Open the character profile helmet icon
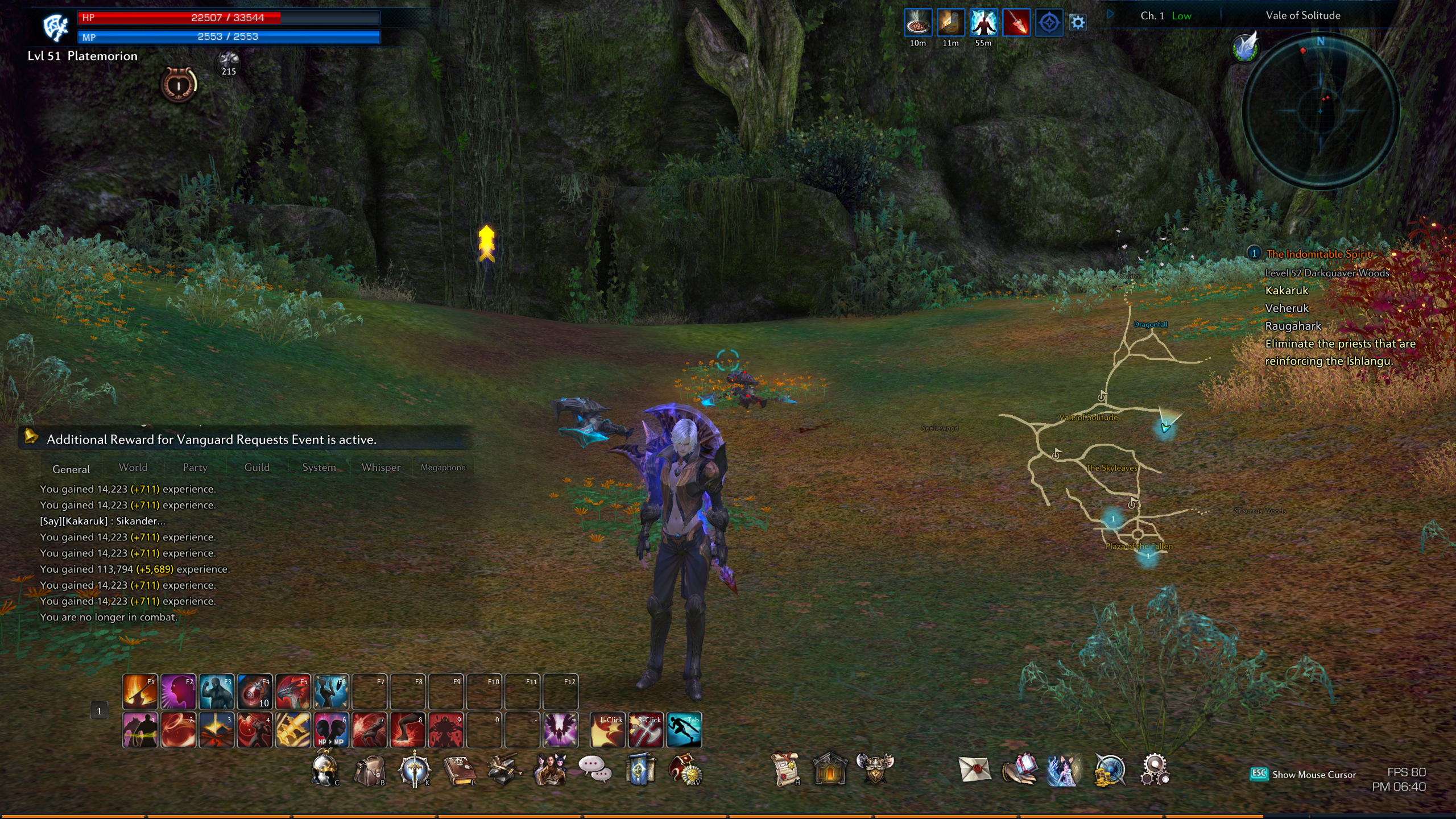Screen dimensions: 1456x819 [325, 770]
